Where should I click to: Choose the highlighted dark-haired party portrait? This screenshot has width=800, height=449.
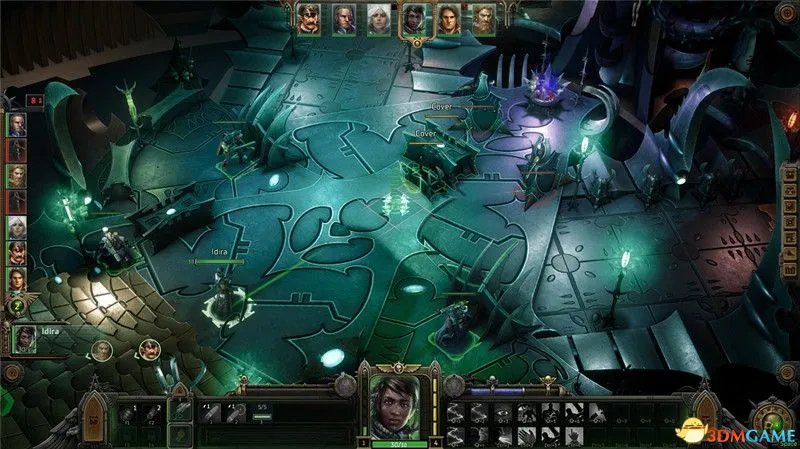[412, 20]
